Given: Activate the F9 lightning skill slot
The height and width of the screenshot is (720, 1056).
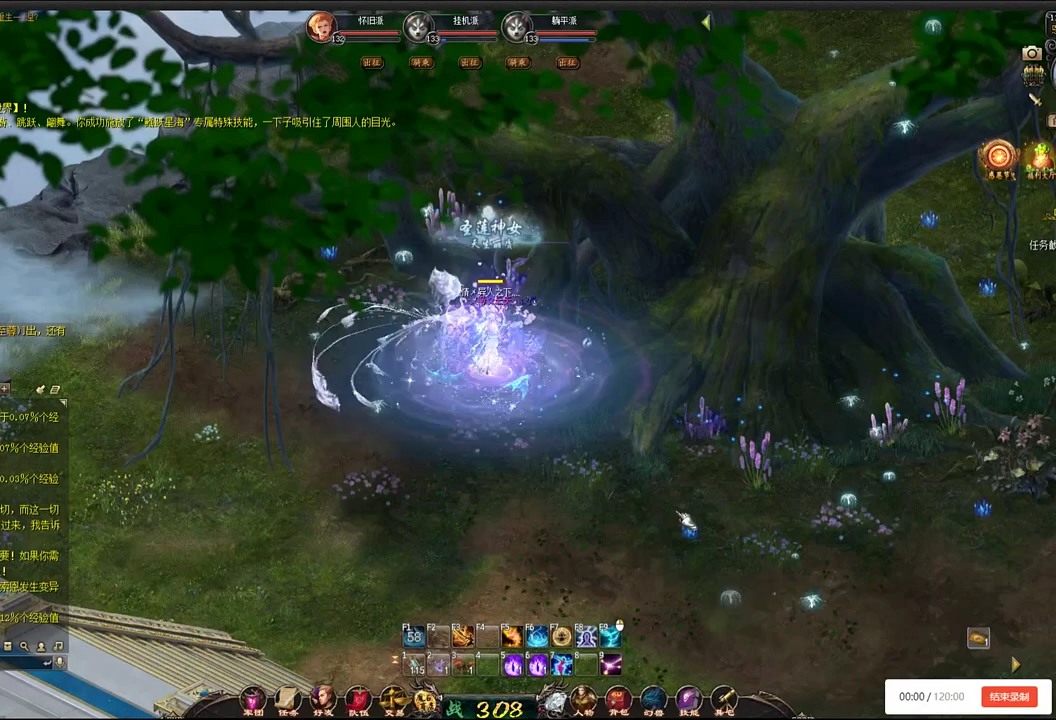Looking at the screenshot, I should pyautogui.click(x=610, y=637).
